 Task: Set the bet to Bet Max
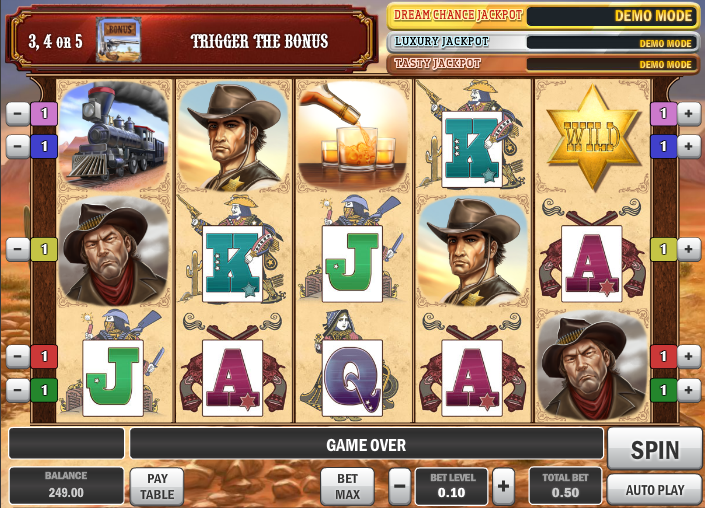[x=347, y=486]
